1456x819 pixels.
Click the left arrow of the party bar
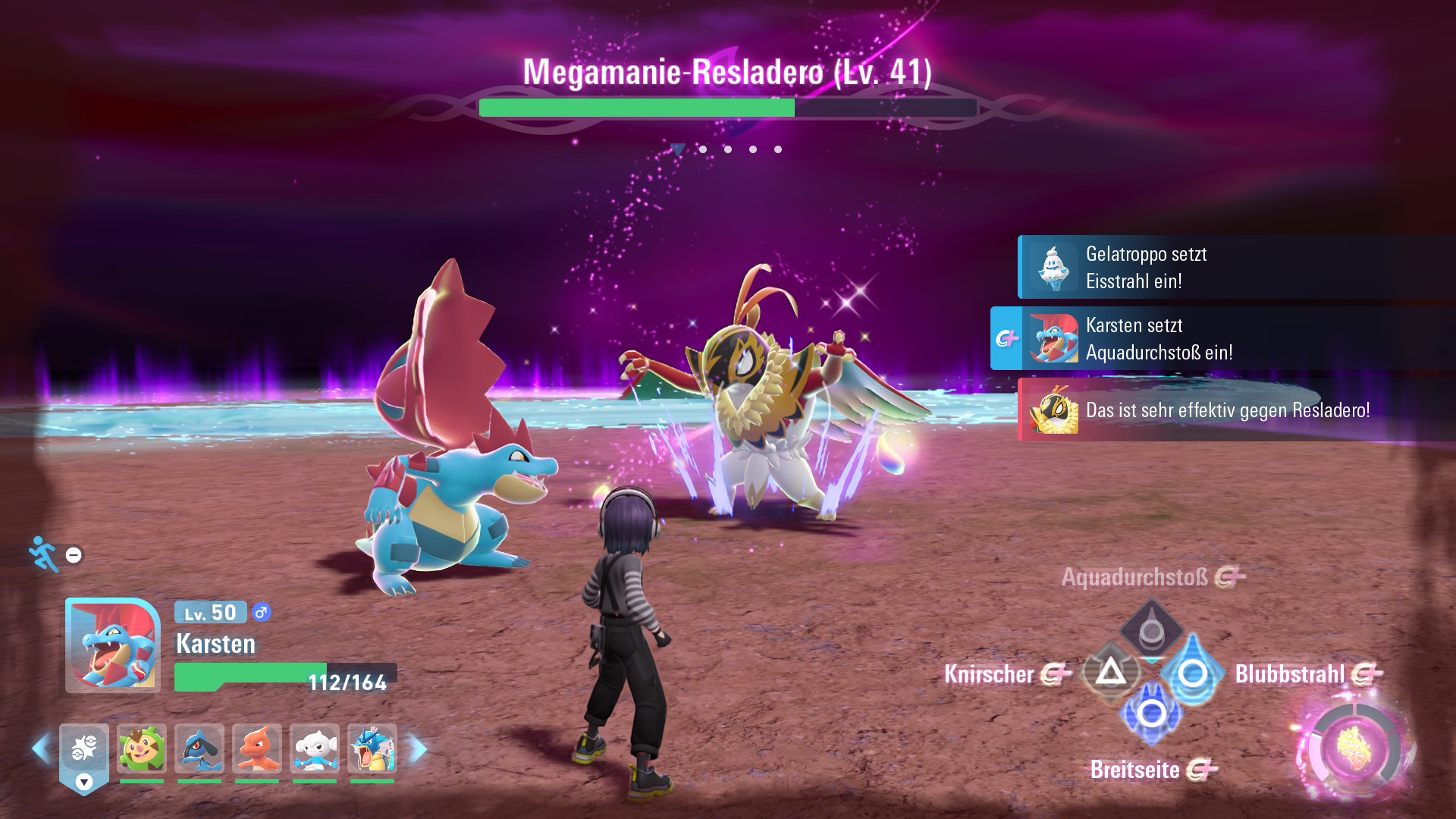[41, 749]
